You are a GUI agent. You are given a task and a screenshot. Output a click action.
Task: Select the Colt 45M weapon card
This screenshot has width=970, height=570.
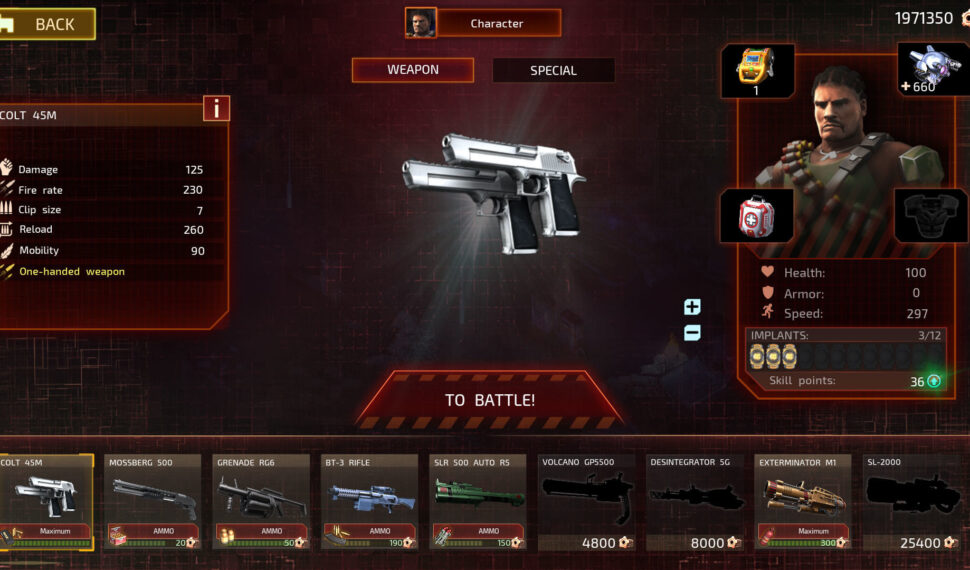point(46,502)
